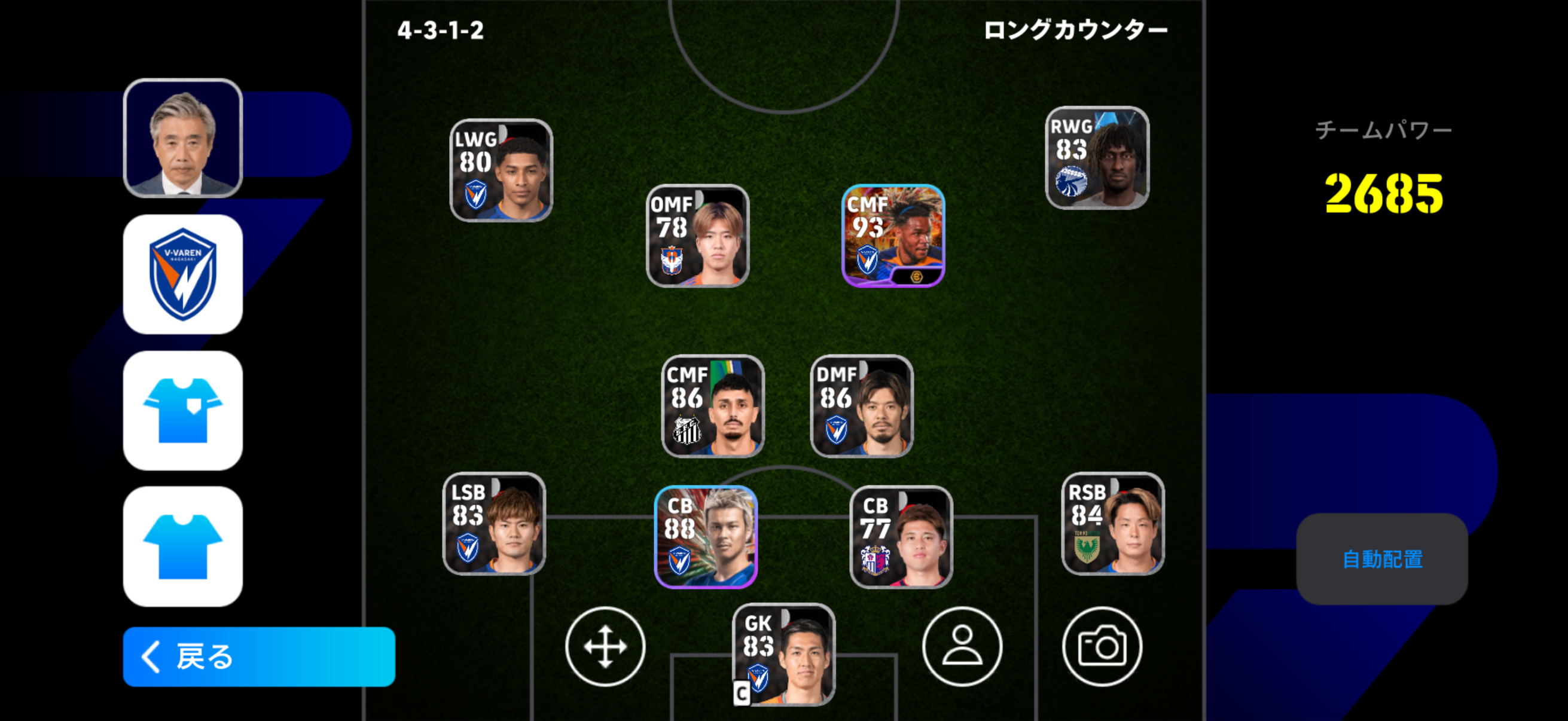This screenshot has height=721, width=1568.
Task: Open the manager portrait tile
Action: click(x=182, y=138)
